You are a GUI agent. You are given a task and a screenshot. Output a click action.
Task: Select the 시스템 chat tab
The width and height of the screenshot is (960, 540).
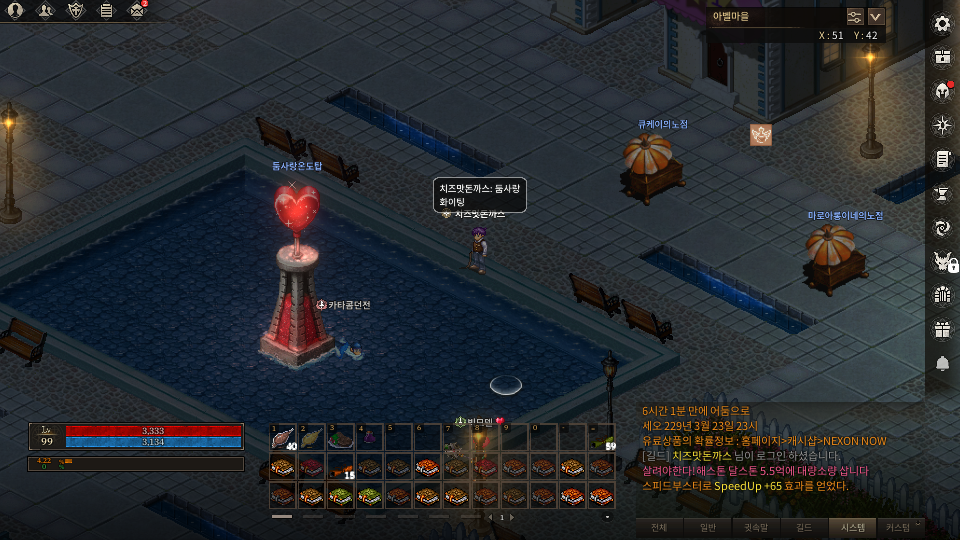(x=853, y=526)
